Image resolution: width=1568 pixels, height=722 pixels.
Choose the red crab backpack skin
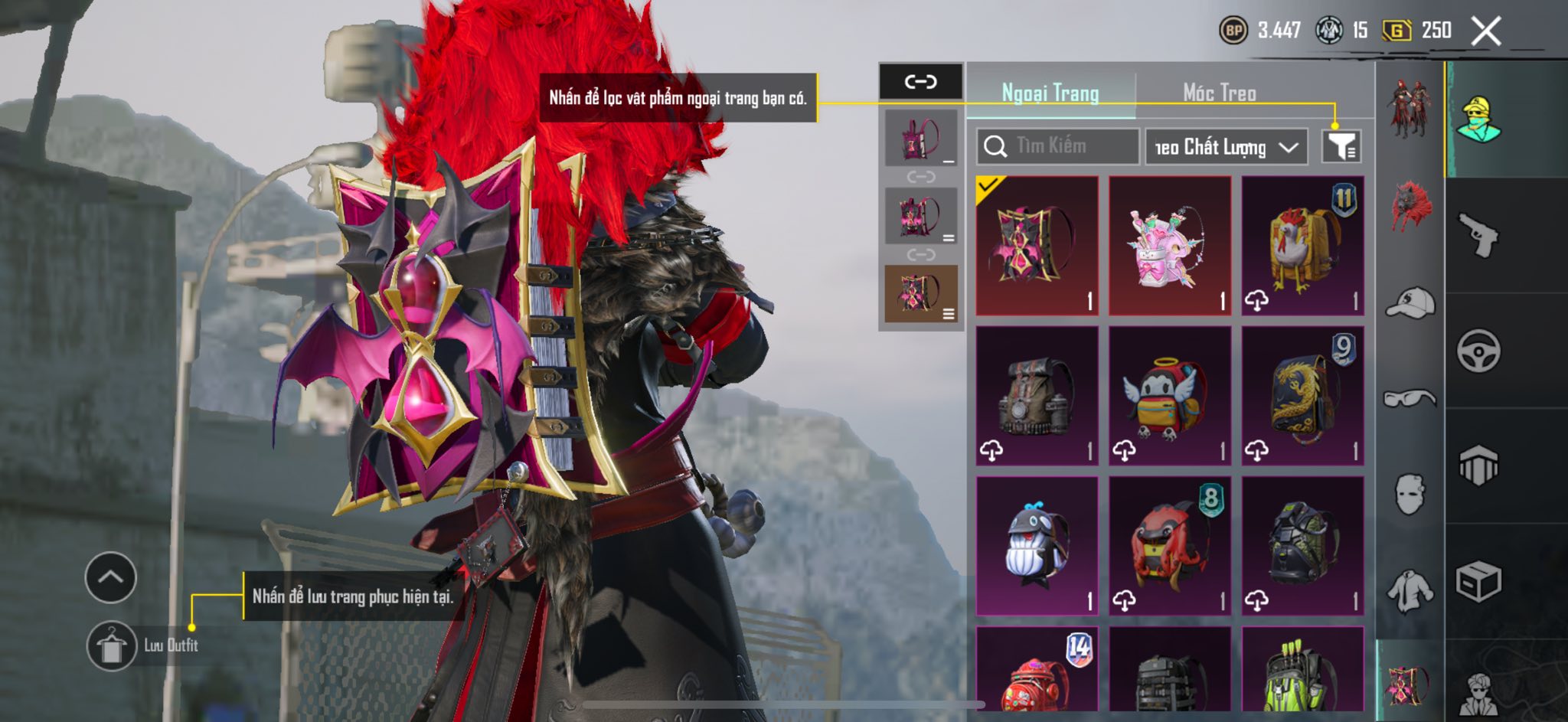point(1169,545)
